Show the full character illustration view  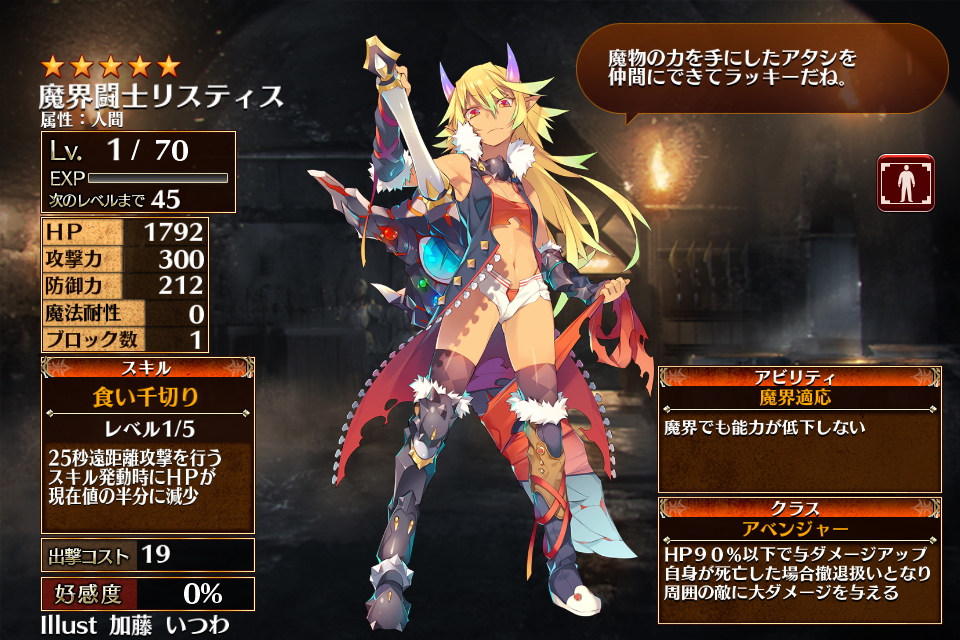pos(905,183)
